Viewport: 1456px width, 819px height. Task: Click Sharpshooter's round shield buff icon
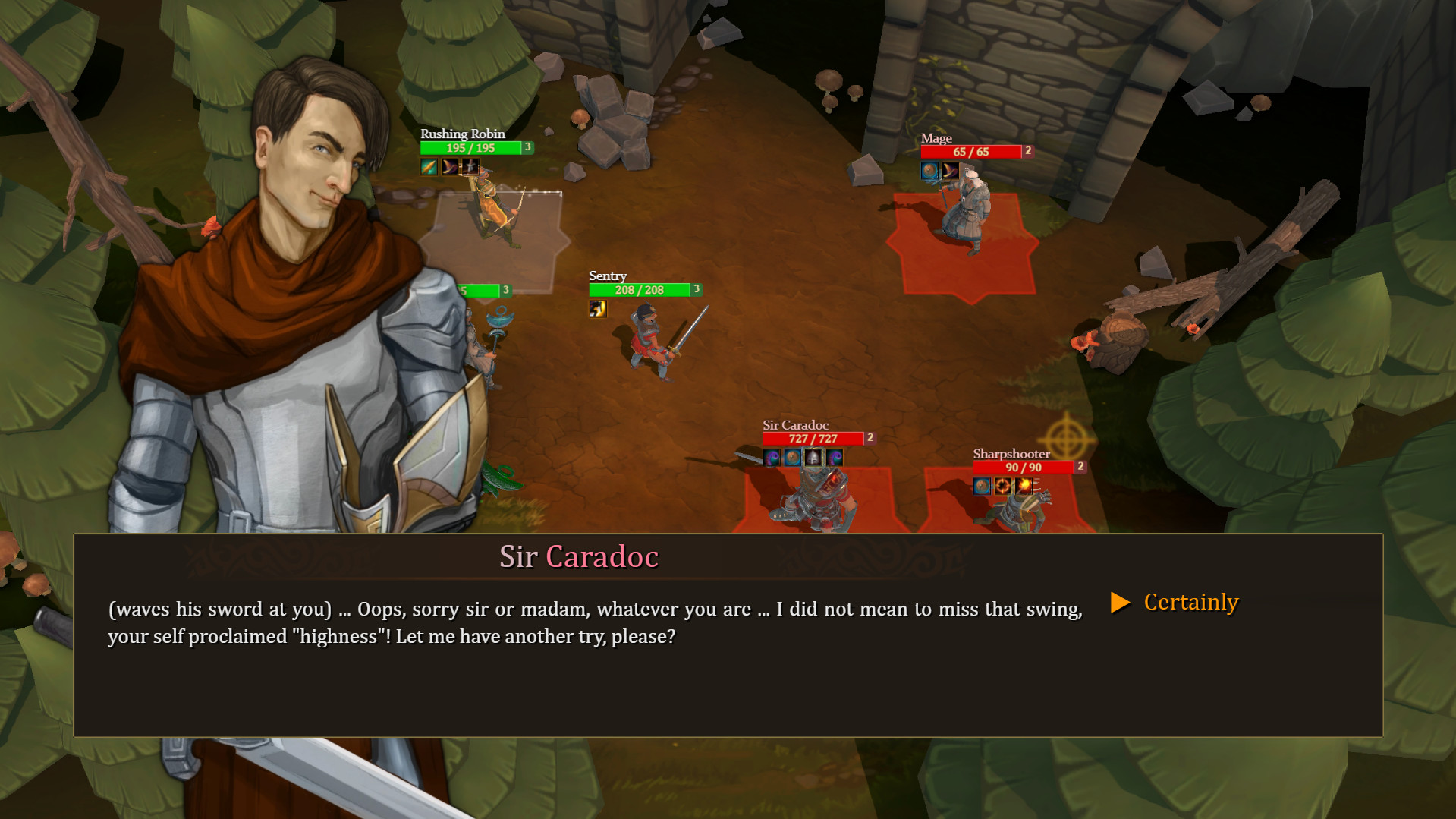[982, 487]
